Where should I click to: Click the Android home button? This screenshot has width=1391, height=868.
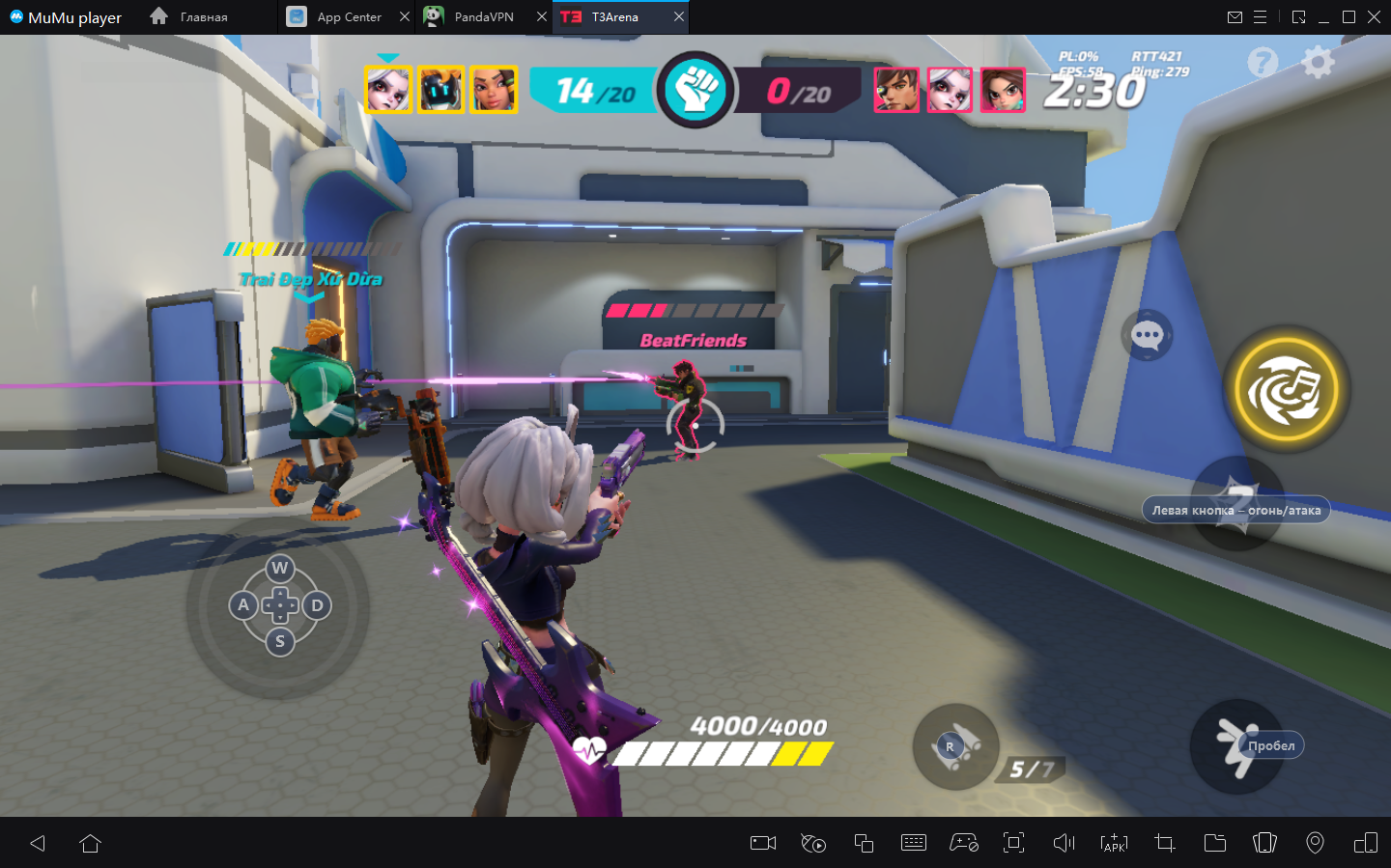(x=91, y=843)
